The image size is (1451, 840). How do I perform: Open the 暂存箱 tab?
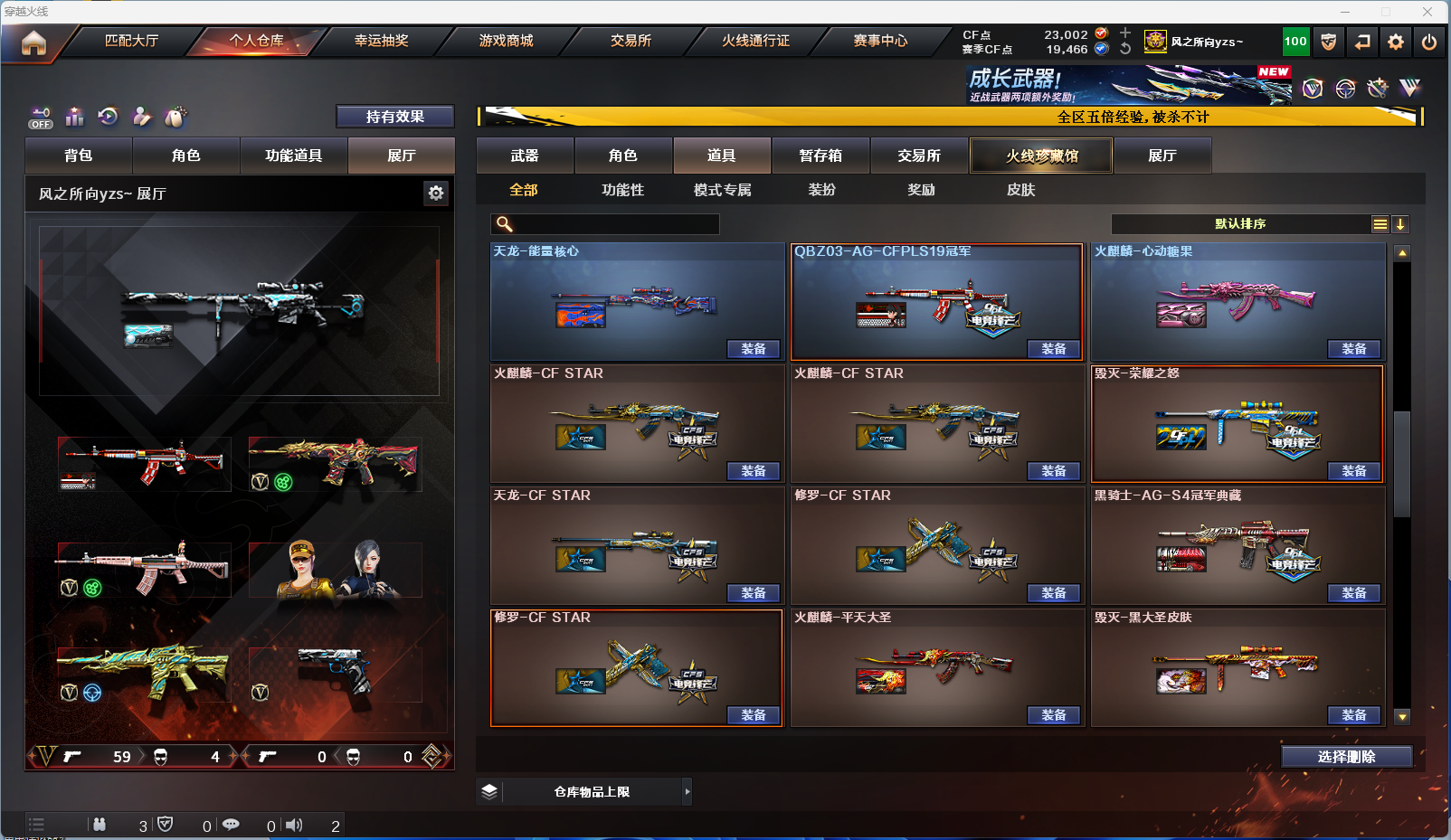click(820, 156)
